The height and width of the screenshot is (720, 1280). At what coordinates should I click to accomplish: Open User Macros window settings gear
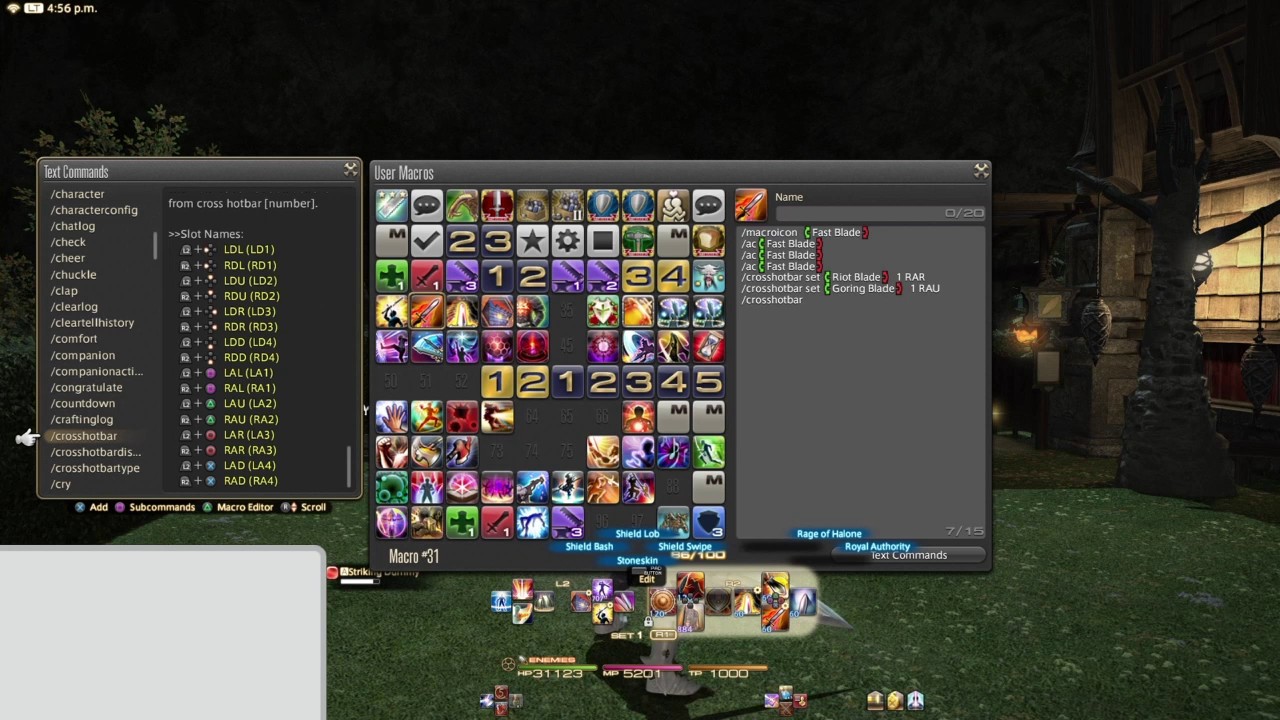981,170
